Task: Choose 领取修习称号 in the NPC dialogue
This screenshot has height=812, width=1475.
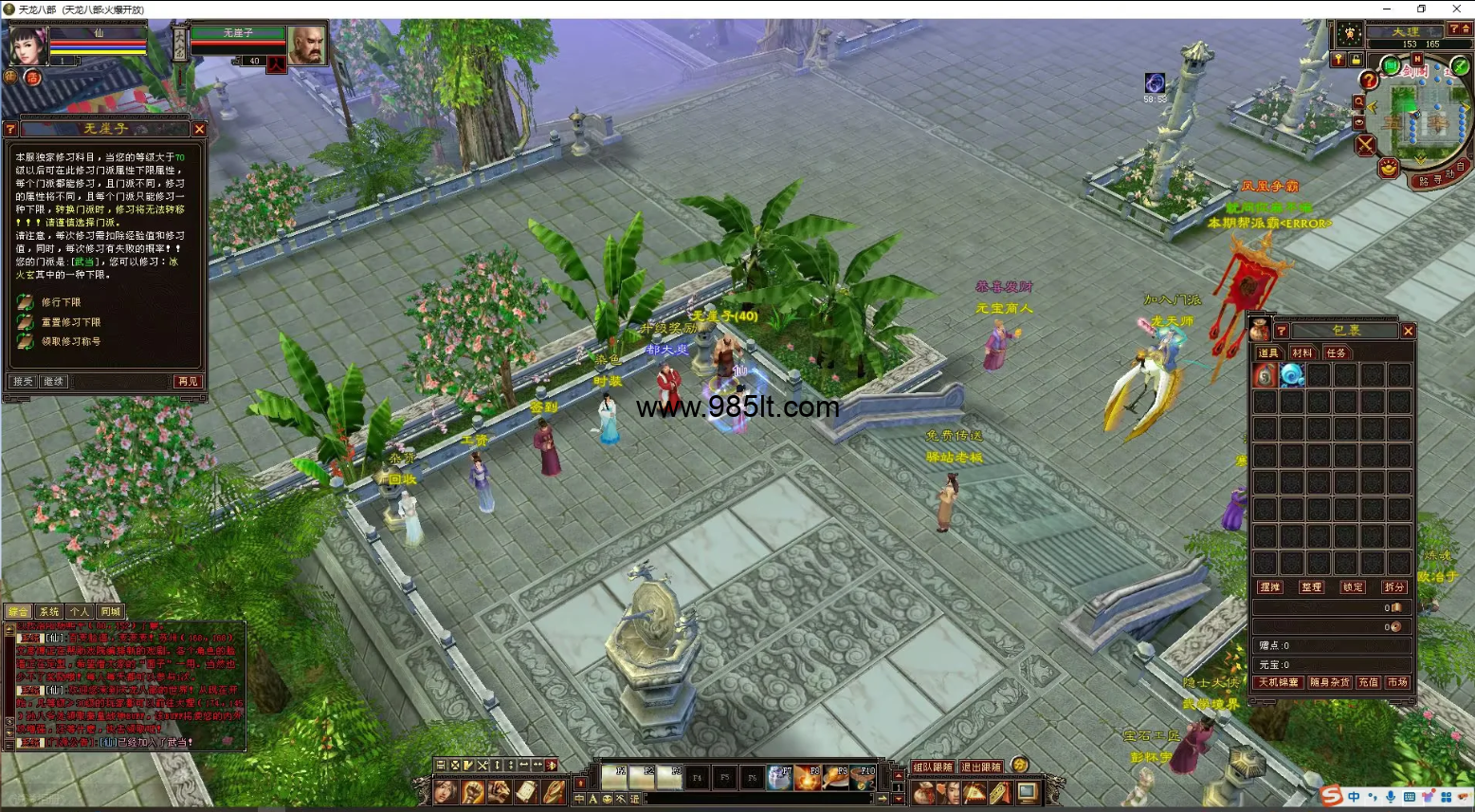Action: coord(70,341)
